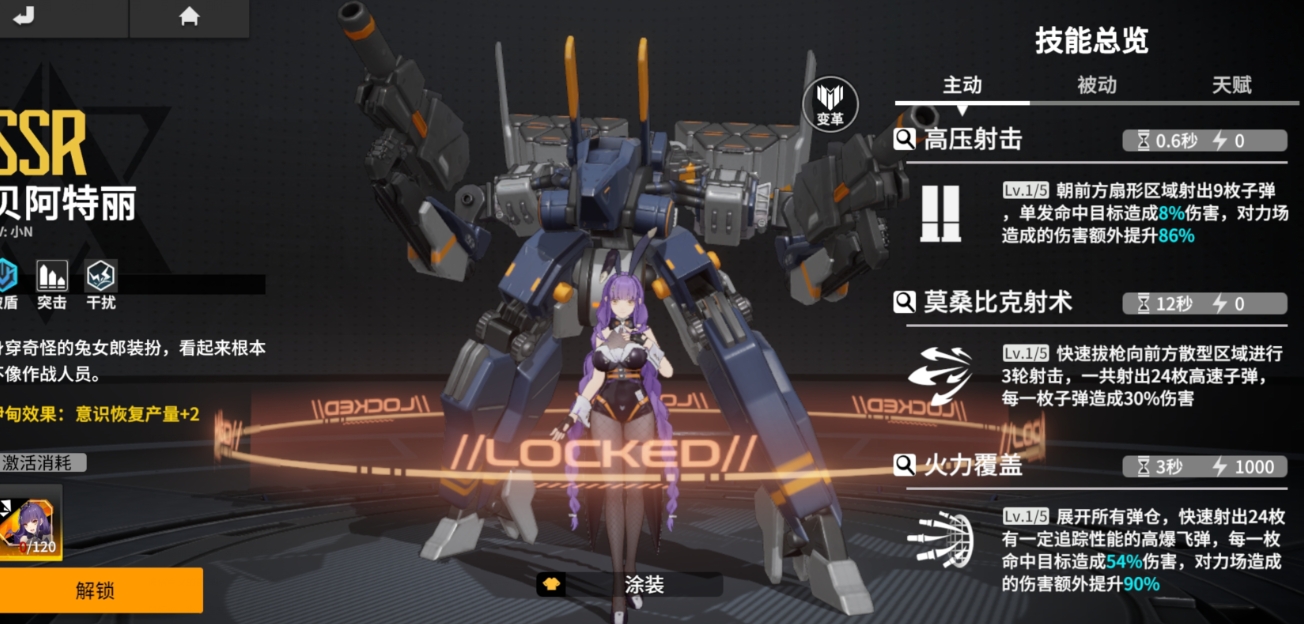Tap the 高压射击 twin bullets skill icon

click(940, 213)
